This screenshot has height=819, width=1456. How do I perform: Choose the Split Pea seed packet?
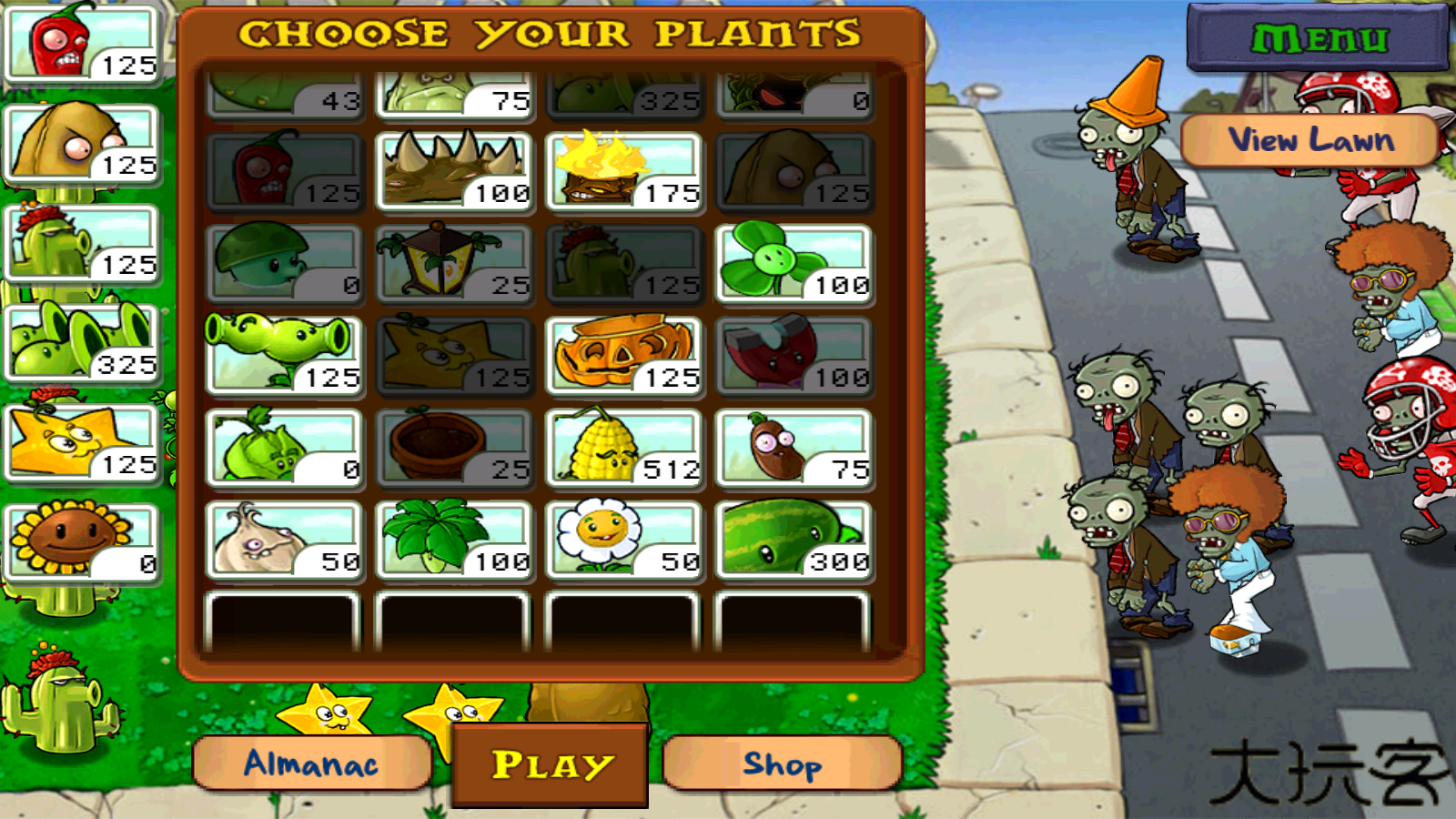(x=284, y=356)
